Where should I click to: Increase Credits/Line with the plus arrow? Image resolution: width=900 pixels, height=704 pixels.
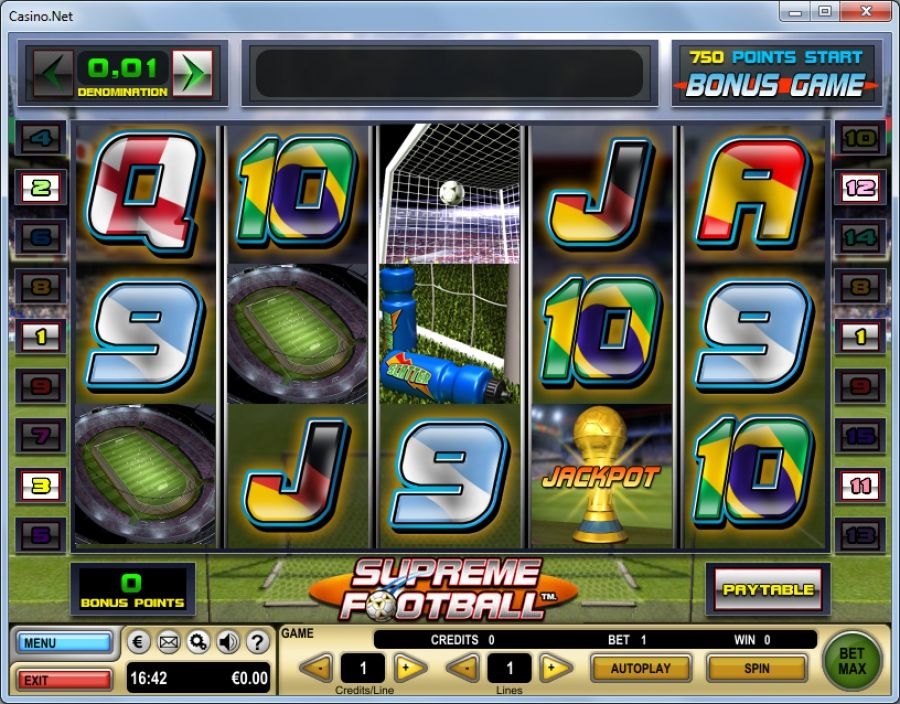click(x=409, y=668)
